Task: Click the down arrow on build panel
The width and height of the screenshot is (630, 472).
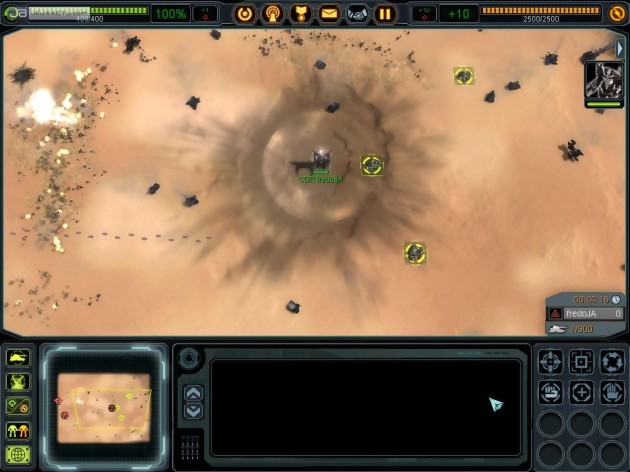Action: tap(194, 411)
